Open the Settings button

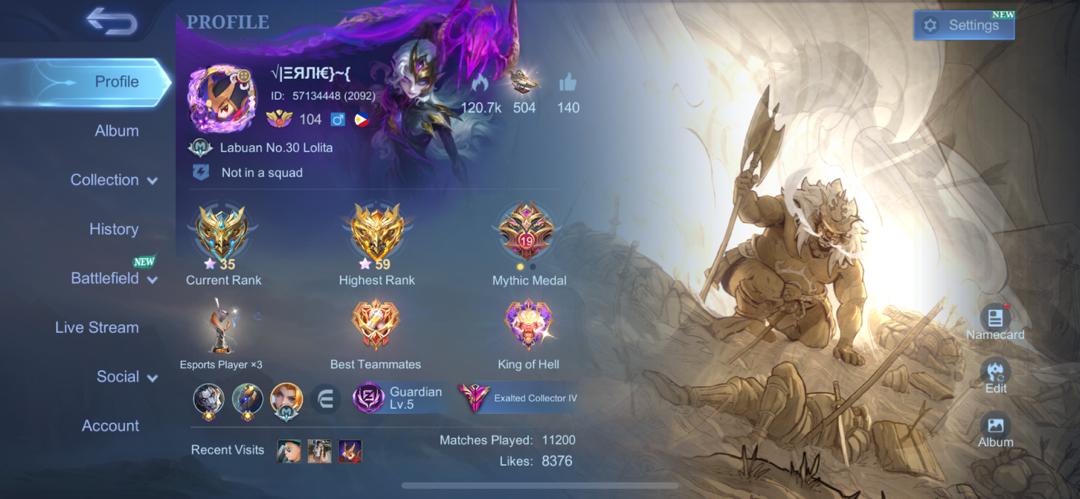pyautogui.click(x=963, y=26)
